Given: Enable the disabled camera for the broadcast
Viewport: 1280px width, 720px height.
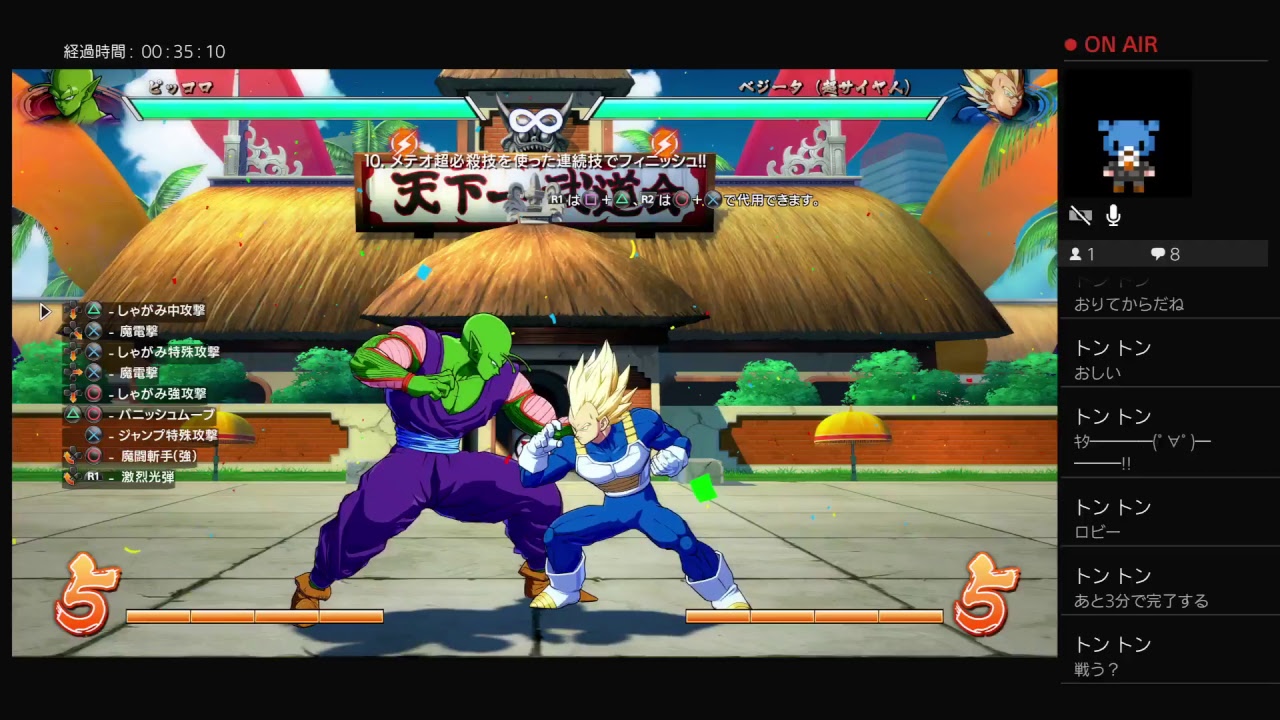Looking at the screenshot, I should (1080, 215).
